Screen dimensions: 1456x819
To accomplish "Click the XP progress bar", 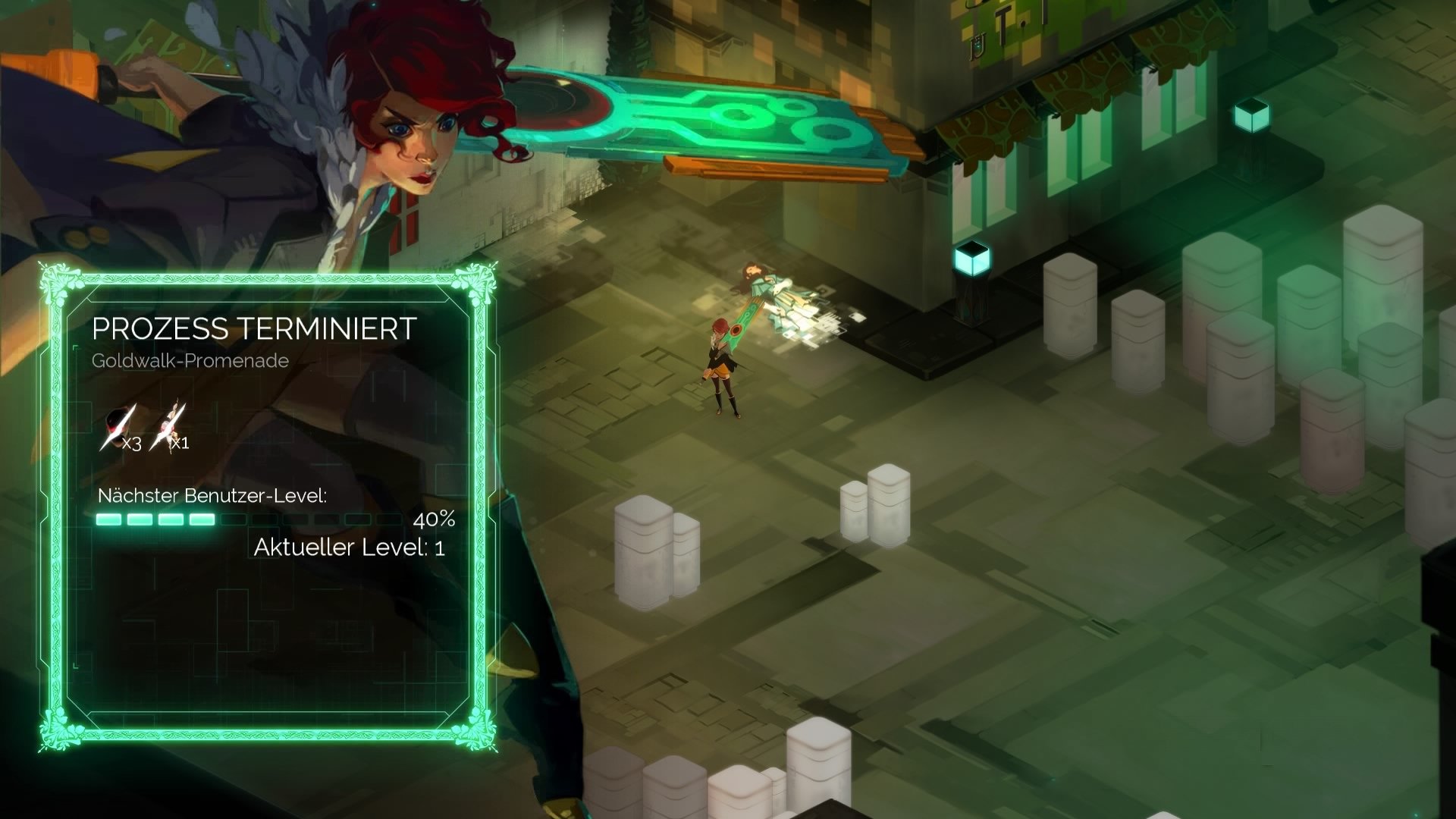I will pyautogui.click(x=250, y=519).
